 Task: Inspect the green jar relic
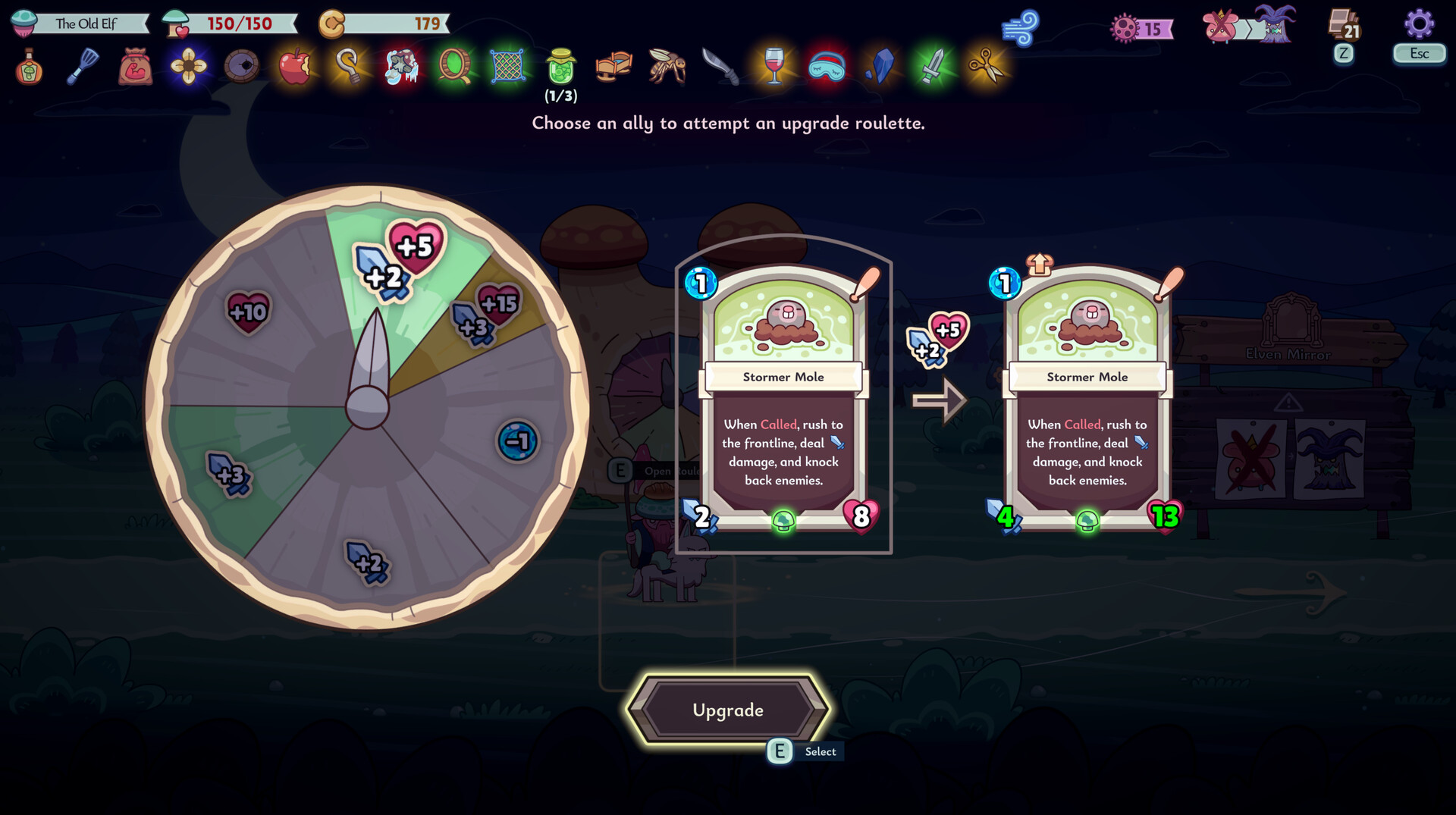coord(561,67)
